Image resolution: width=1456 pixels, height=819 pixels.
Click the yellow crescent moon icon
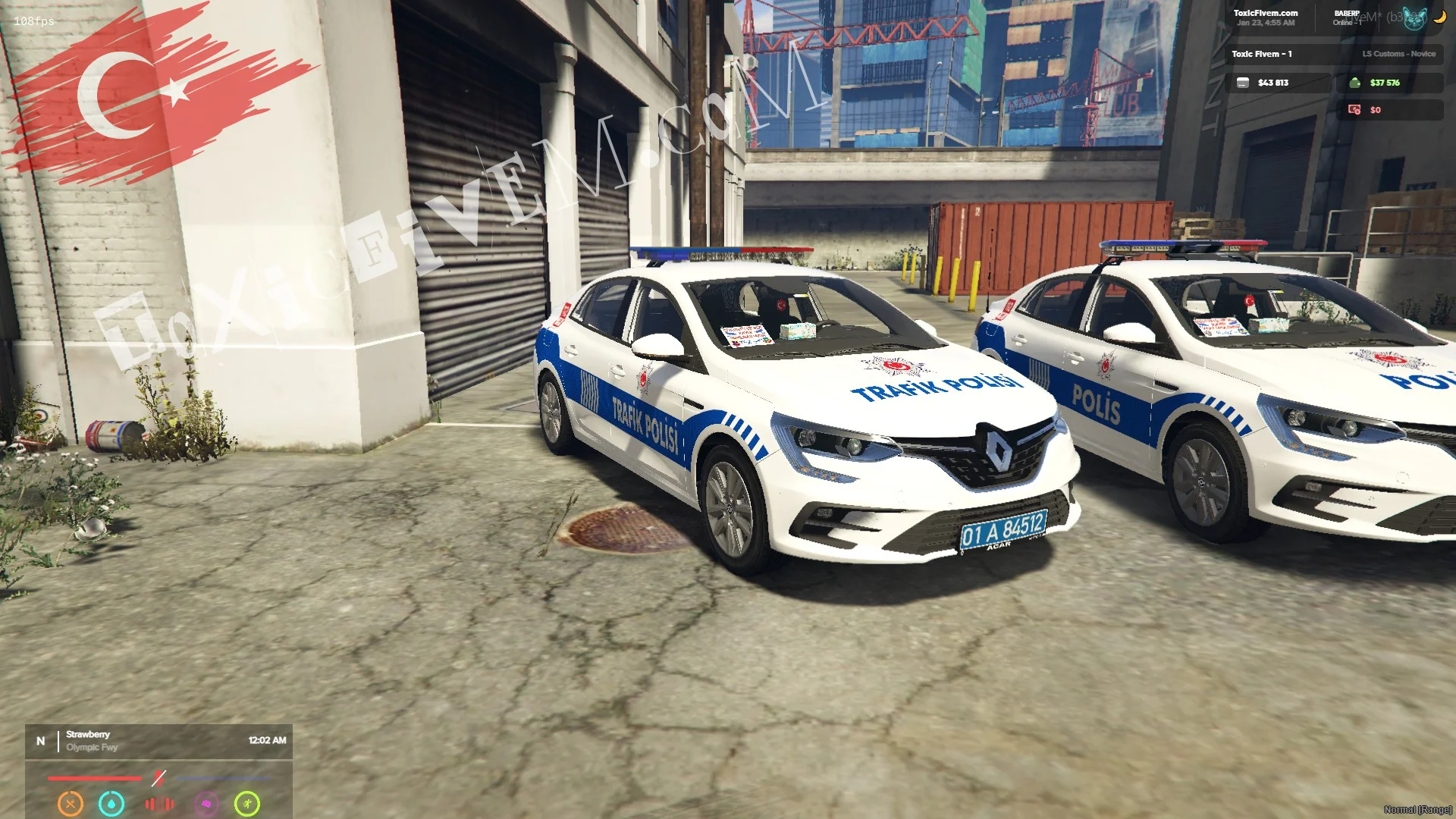pos(1439,17)
